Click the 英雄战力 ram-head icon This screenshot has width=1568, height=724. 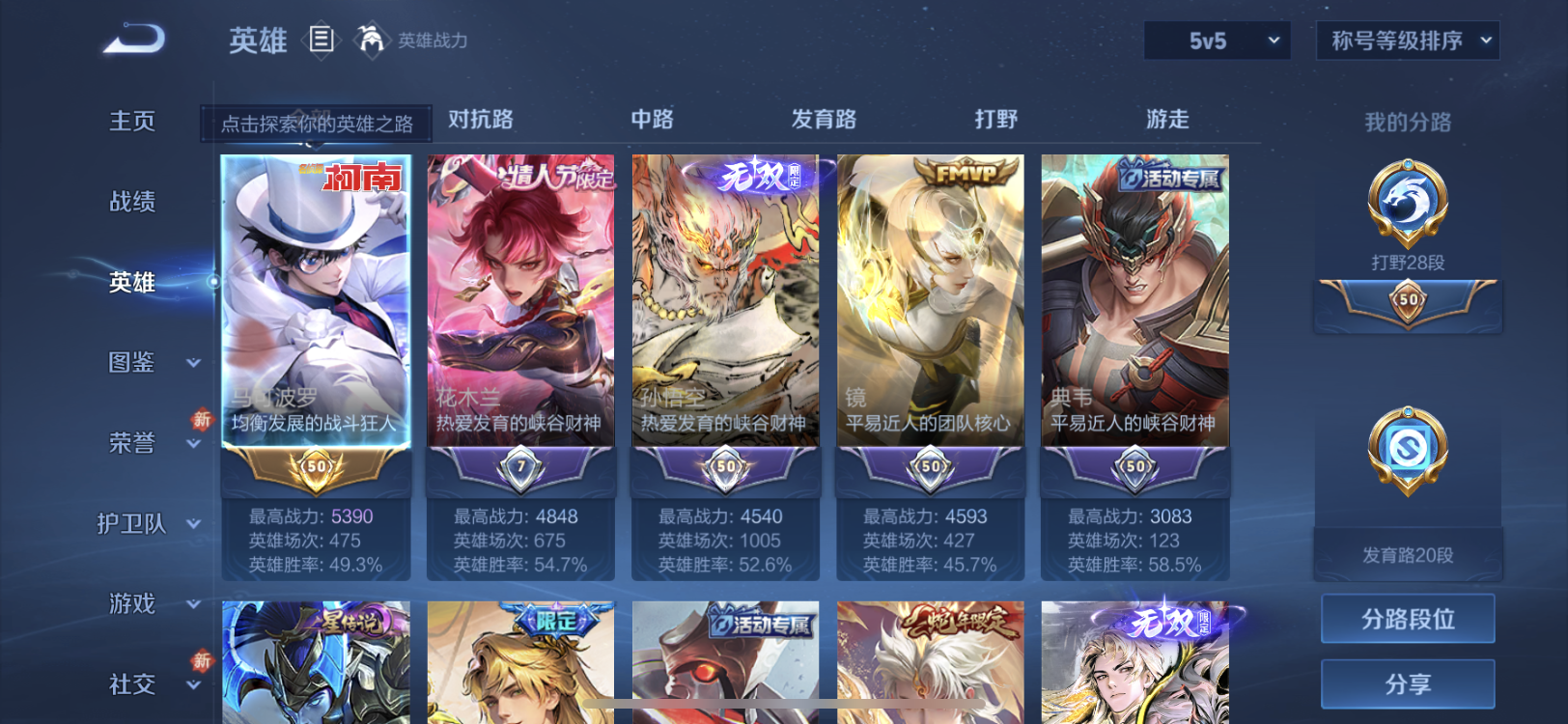pyautogui.click(x=372, y=41)
